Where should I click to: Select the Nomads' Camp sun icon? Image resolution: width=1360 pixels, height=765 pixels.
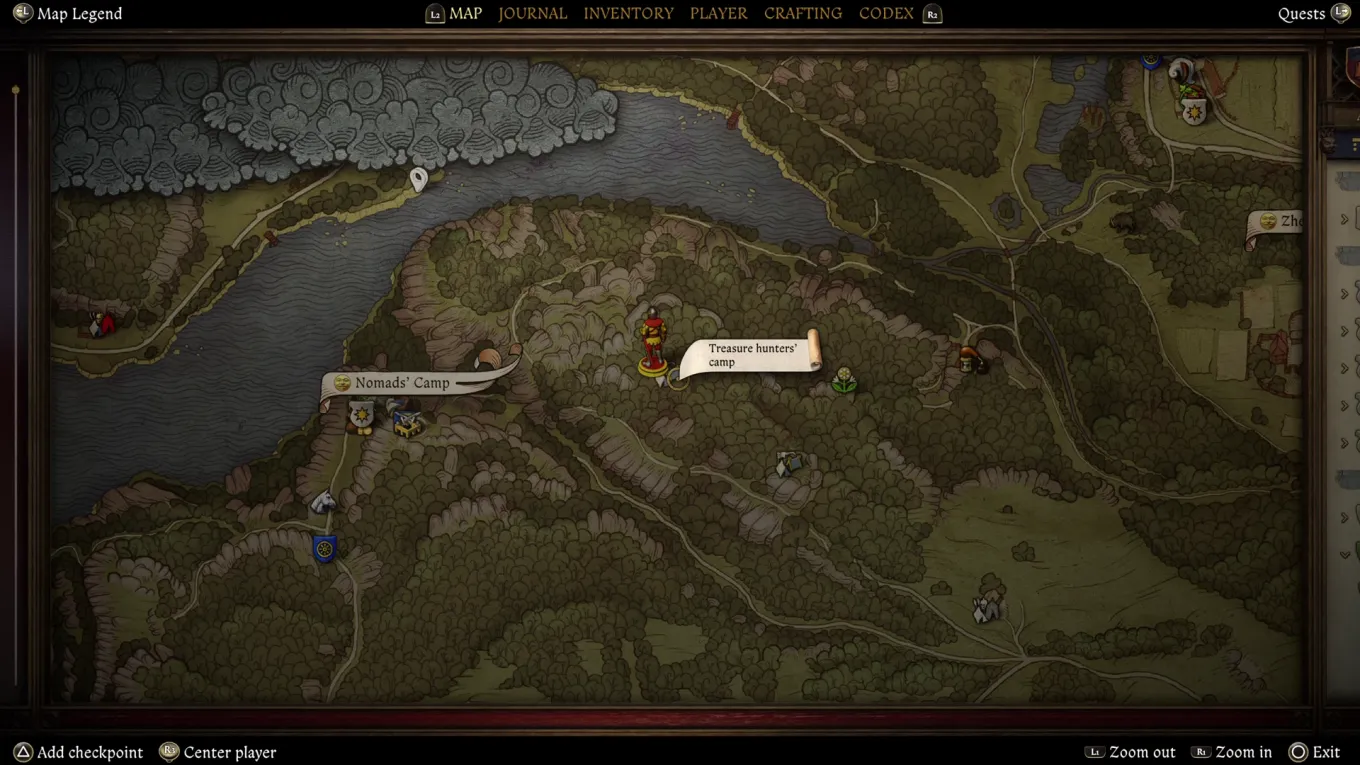(342, 383)
